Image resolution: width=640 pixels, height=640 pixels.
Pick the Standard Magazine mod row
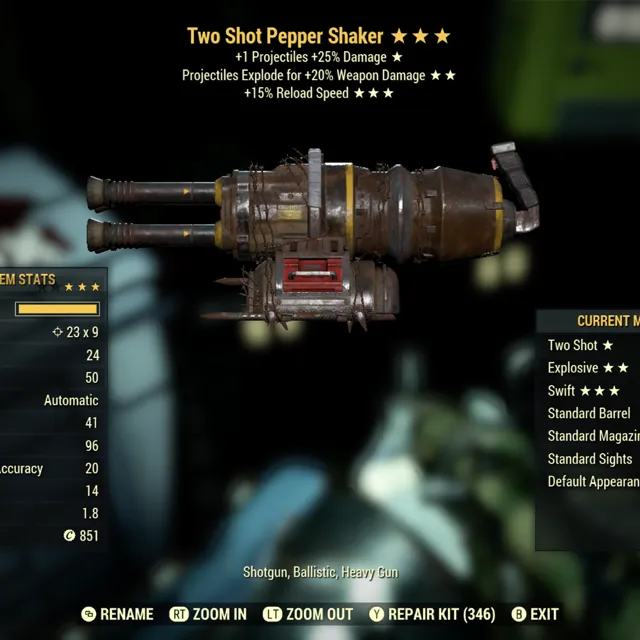[x=593, y=436]
